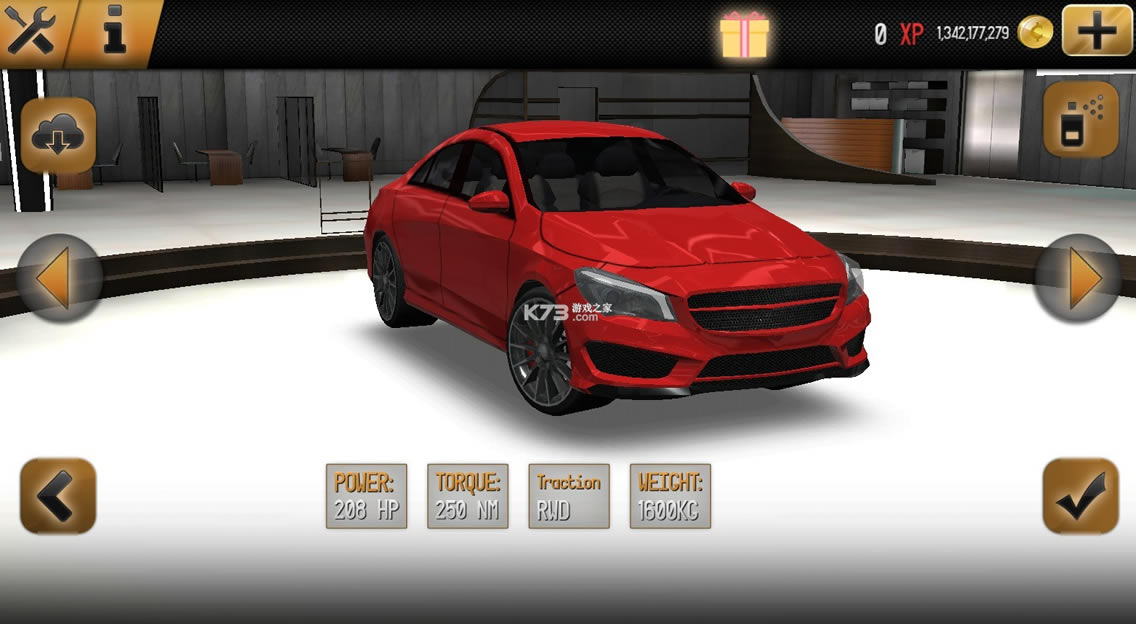
Task: Show the previous car
Action: [x=59, y=278]
